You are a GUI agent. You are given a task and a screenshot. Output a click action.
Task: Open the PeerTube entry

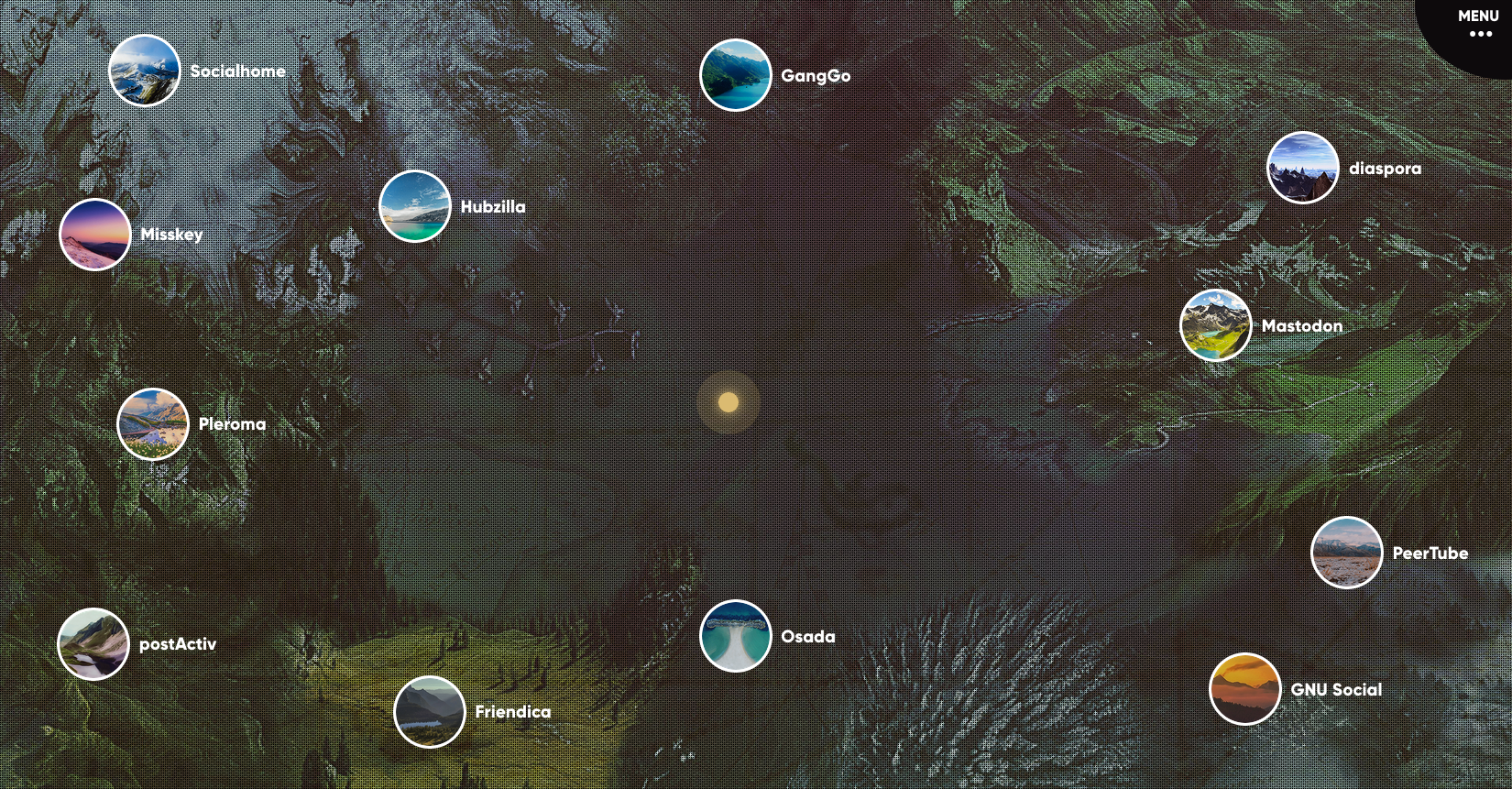pyautogui.click(x=1346, y=553)
